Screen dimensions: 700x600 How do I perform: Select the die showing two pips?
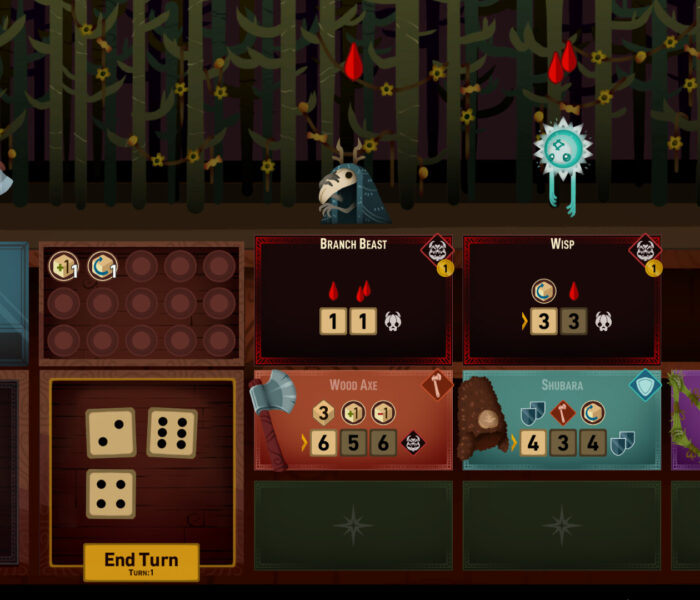[111, 432]
